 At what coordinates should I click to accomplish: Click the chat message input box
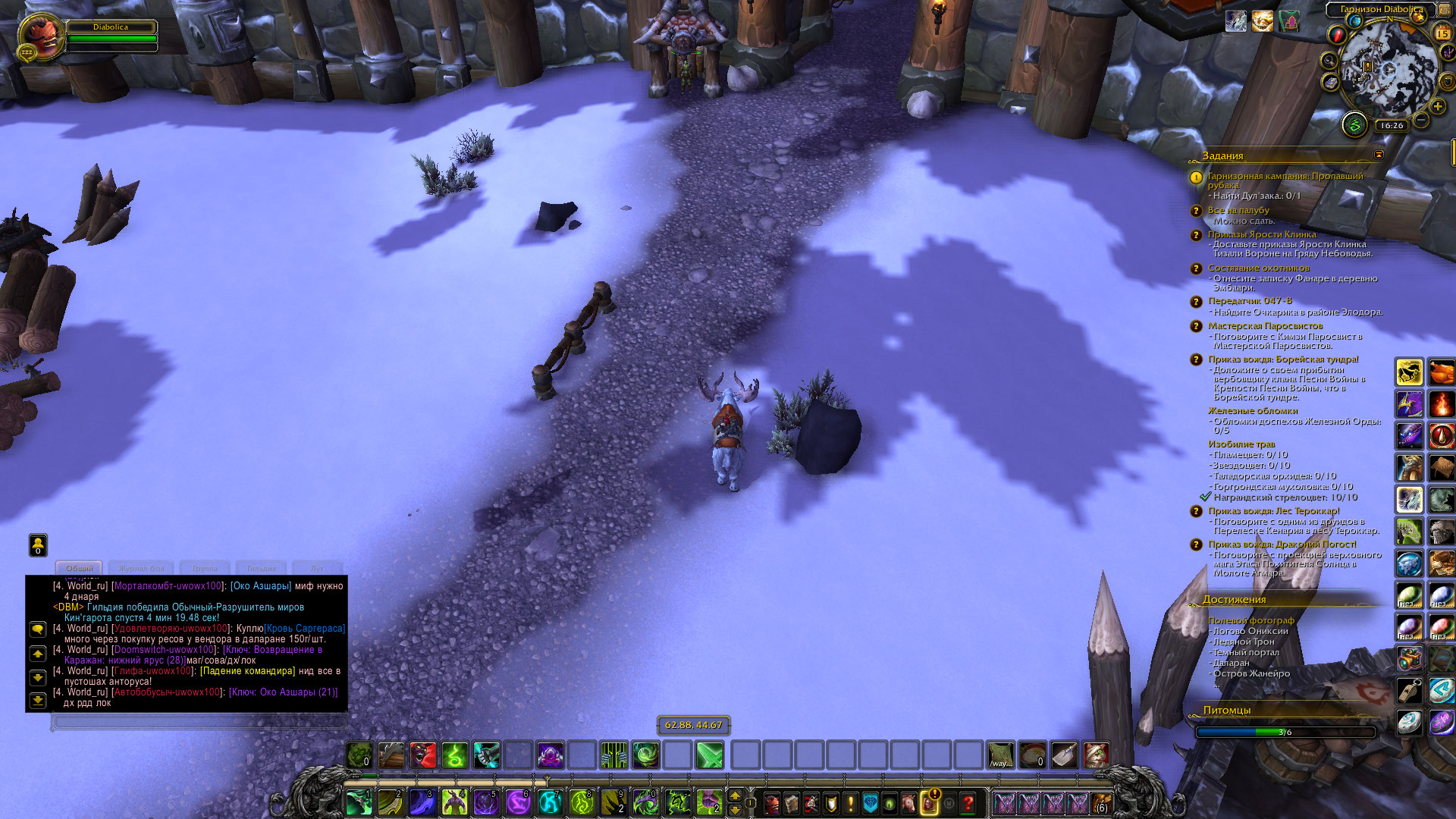click(x=199, y=722)
